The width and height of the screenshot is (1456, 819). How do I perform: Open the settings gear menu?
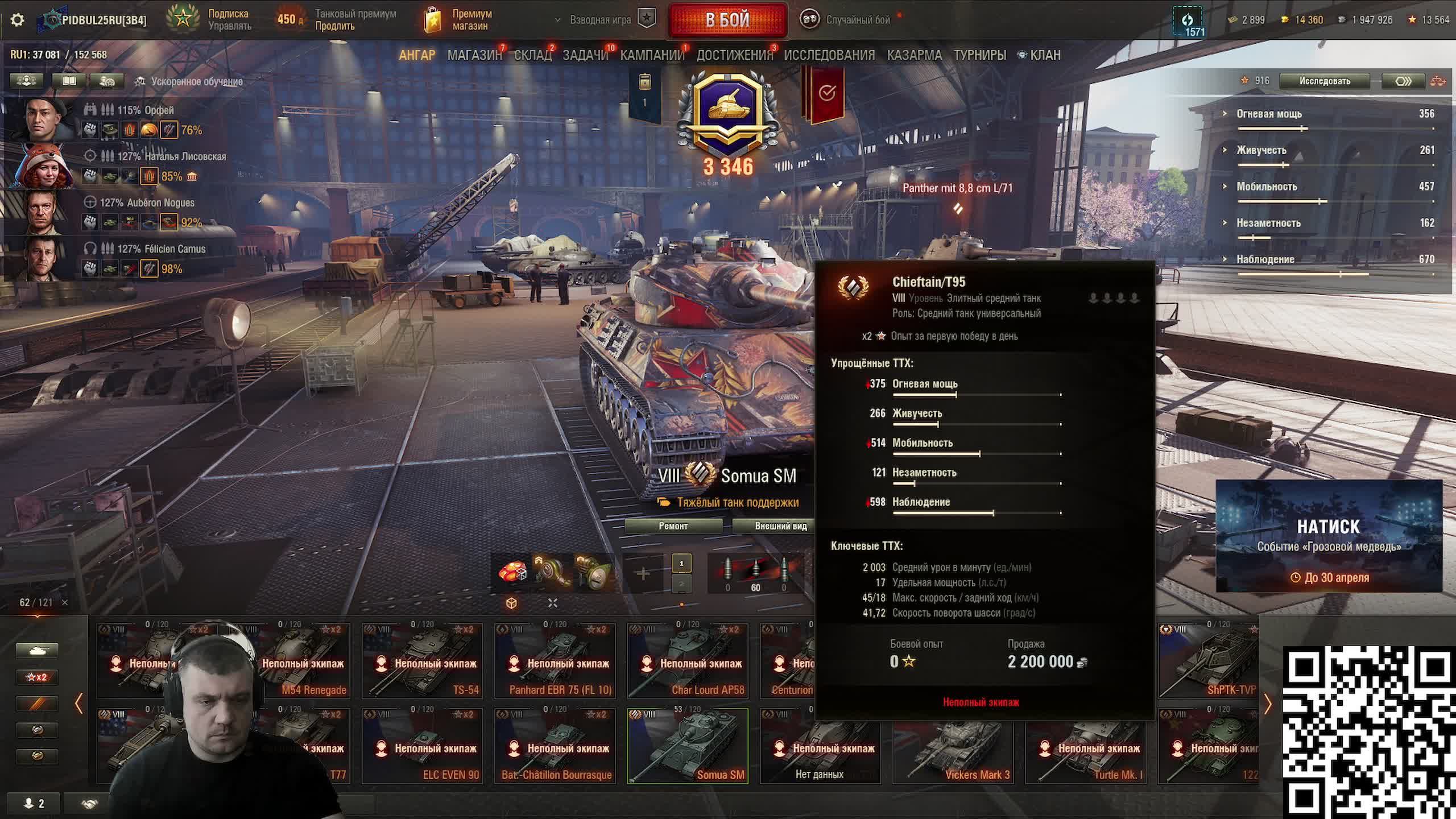click(18, 20)
